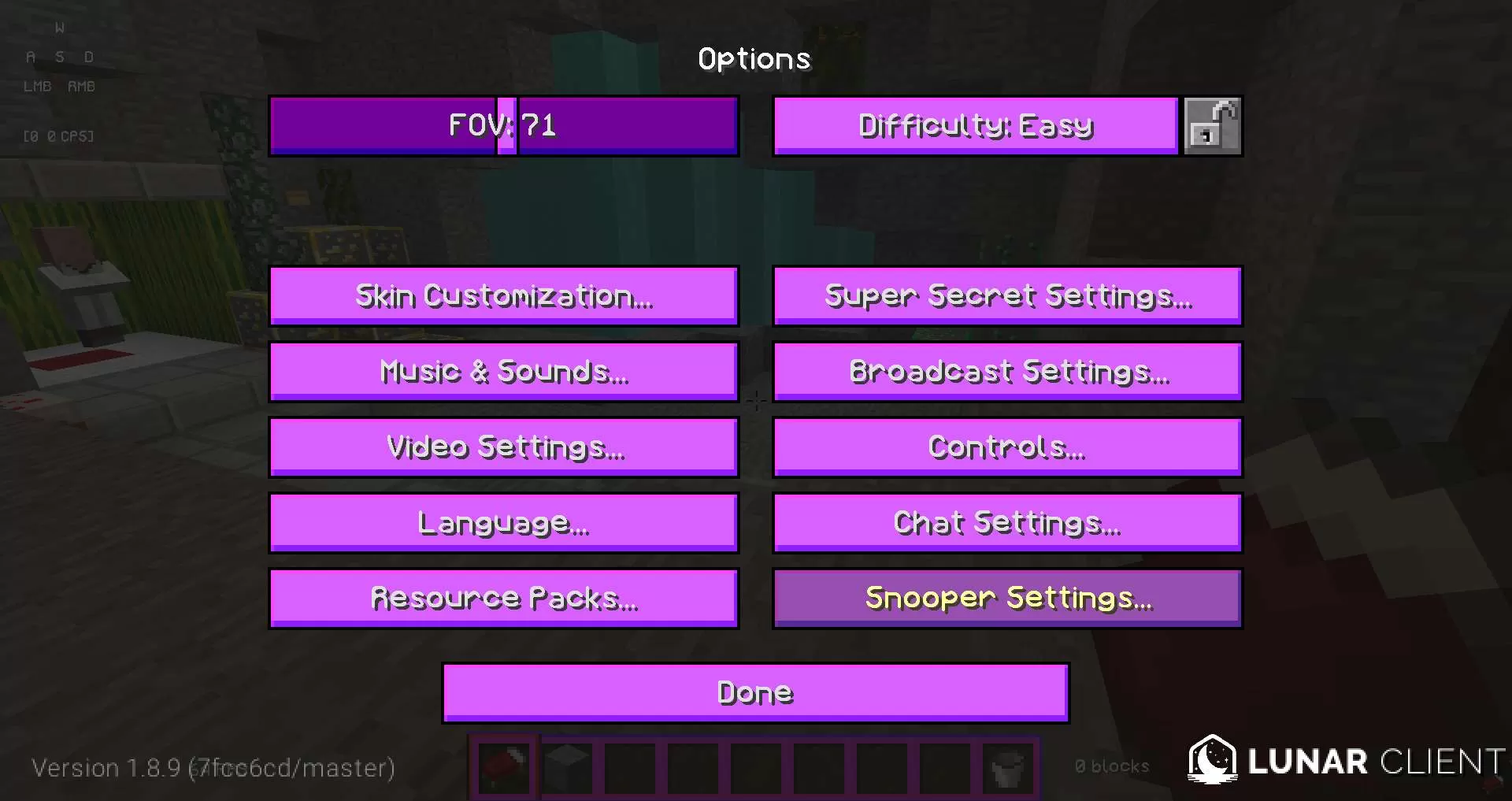The image size is (1512, 801).
Task: Adjust the FOV slider
Action: 504,125
